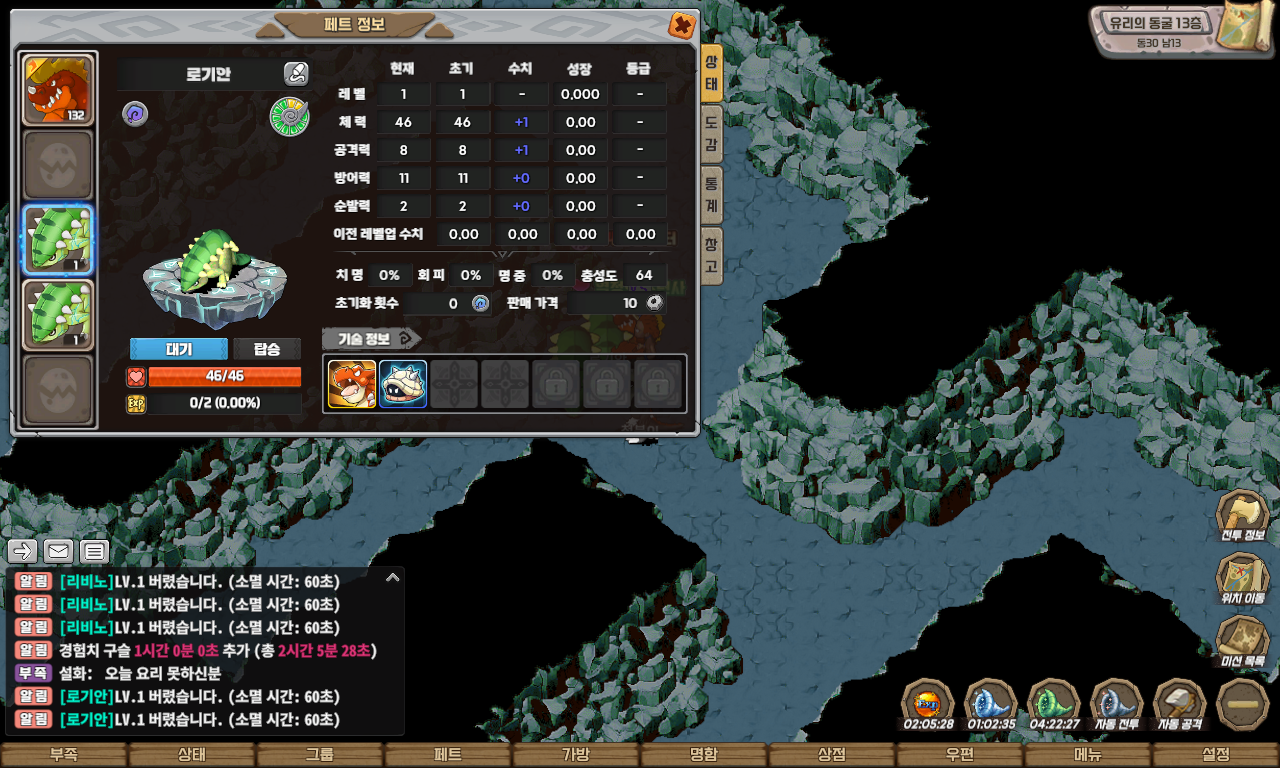Image resolution: width=1280 pixels, height=768 pixels.
Task: Switch to the 도감 side tab
Action: pyautogui.click(x=711, y=135)
